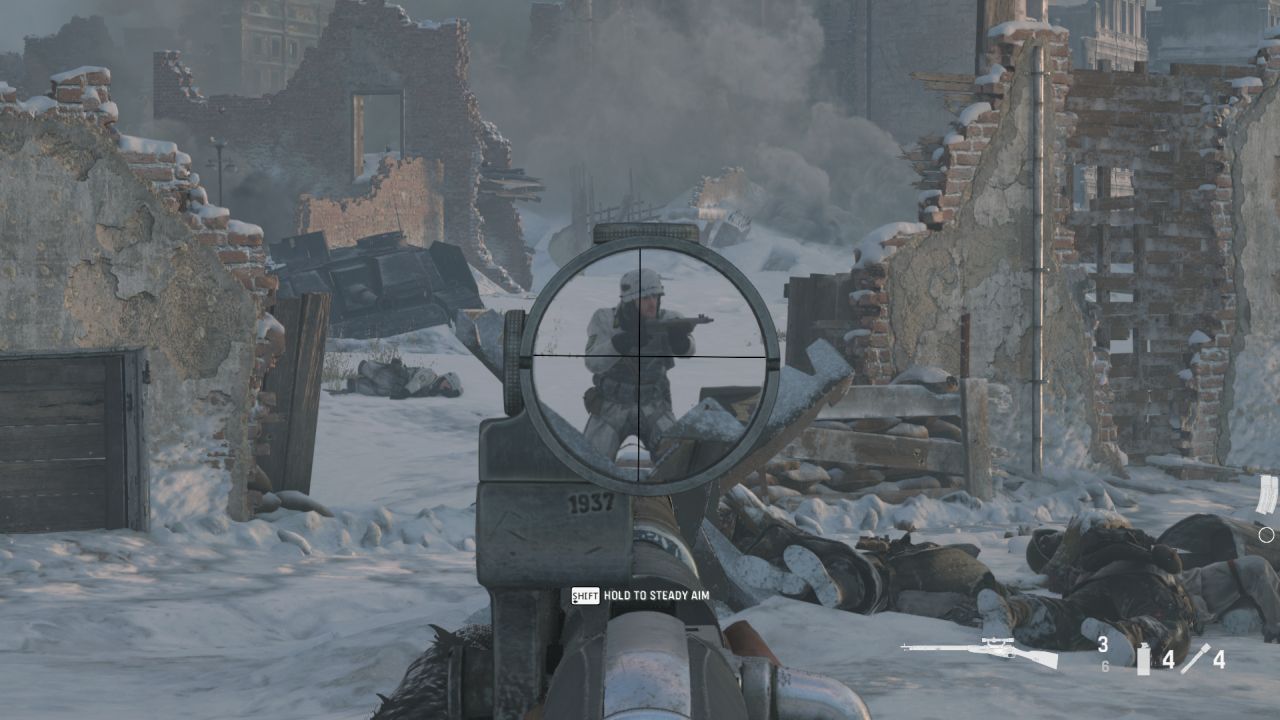Click the wooden door on the left wall
1280x720 pixels.
[x=55, y=430]
